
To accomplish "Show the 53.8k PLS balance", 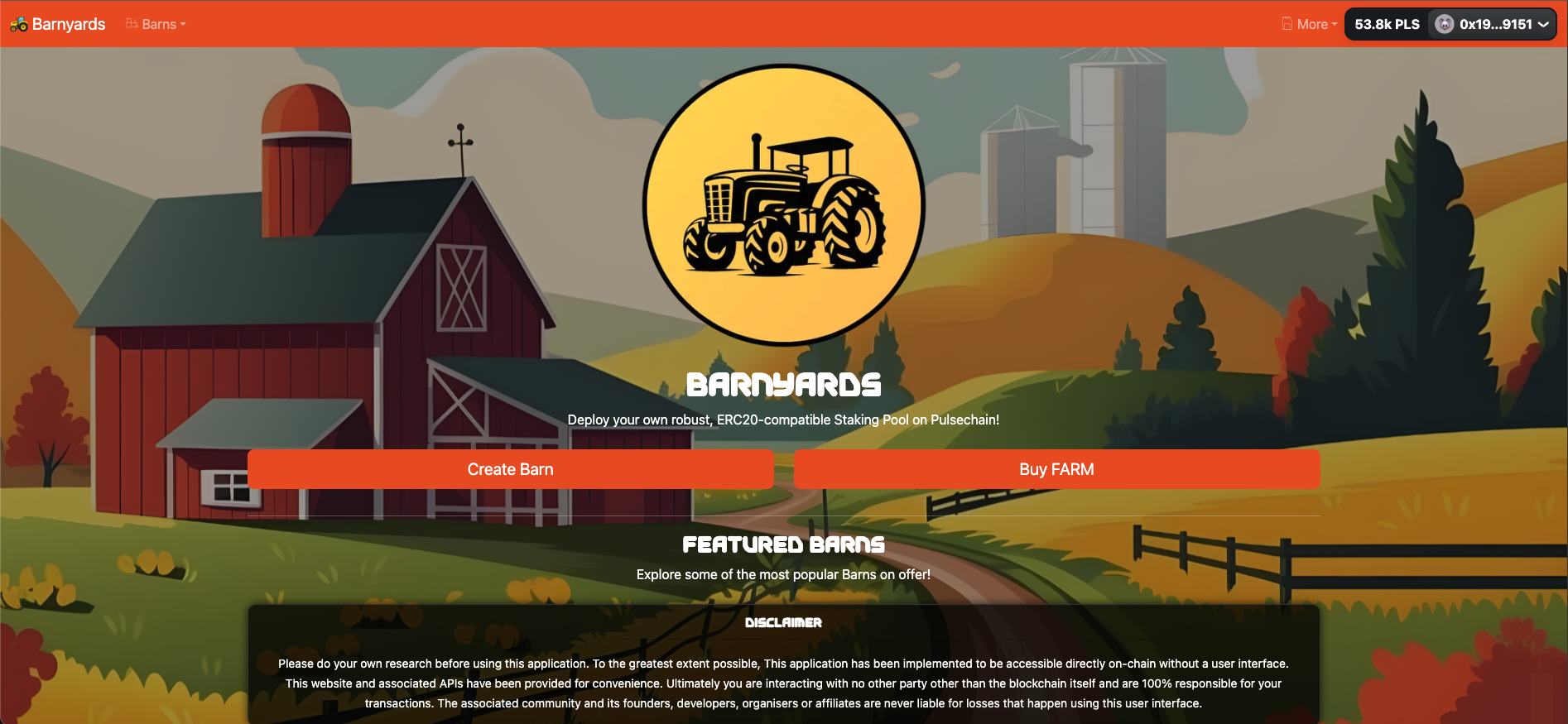I will point(1387,25).
